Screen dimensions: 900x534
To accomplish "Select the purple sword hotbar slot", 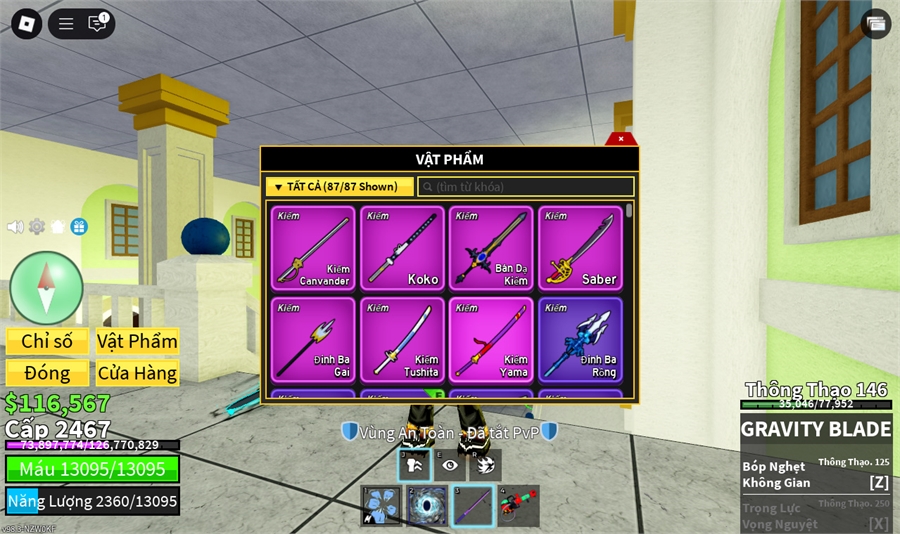I will pos(473,506).
